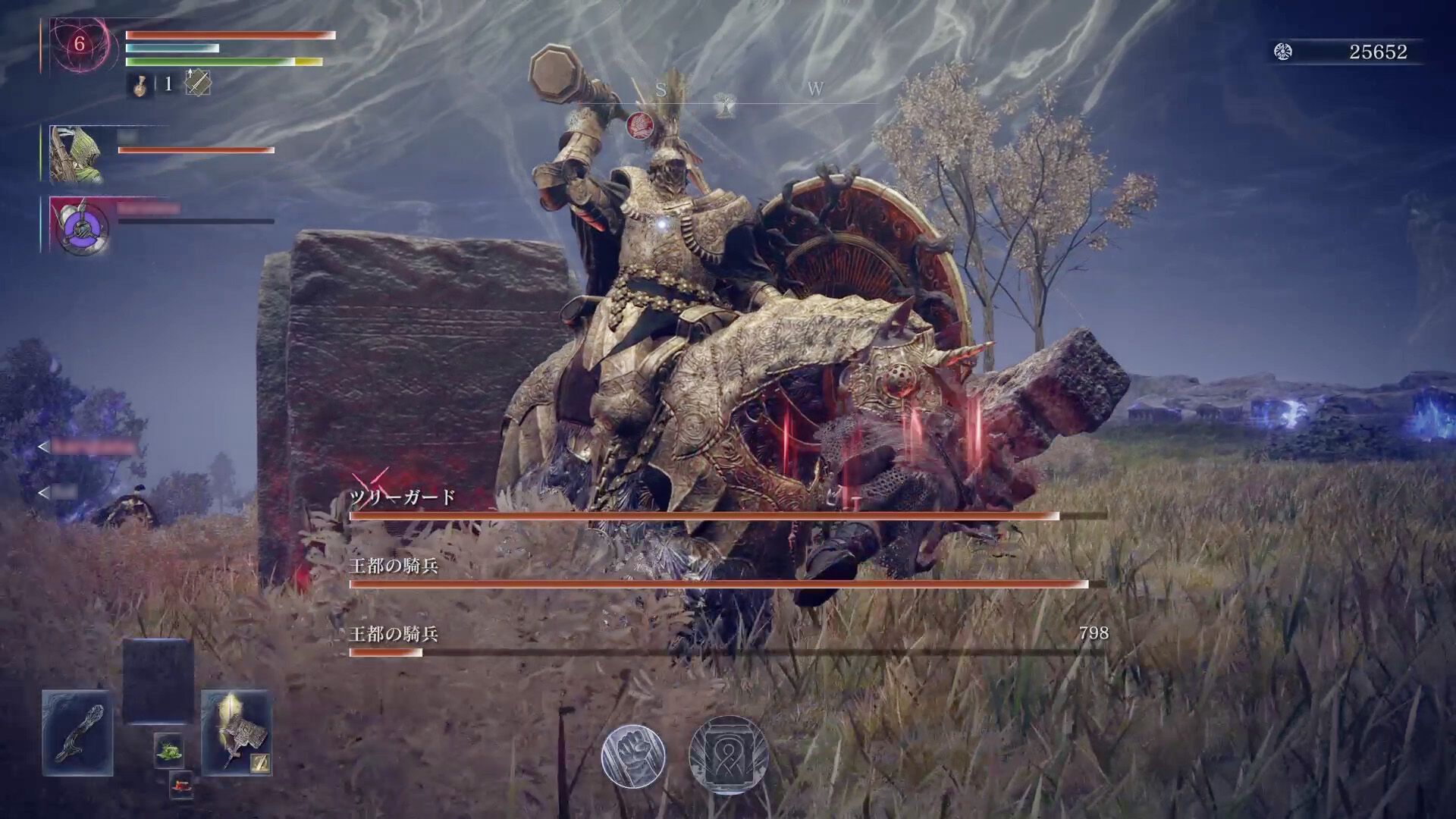This screenshot has height=819, width=1456.
Task: Trigger the ultimate art icon
Action: point(728,755)
